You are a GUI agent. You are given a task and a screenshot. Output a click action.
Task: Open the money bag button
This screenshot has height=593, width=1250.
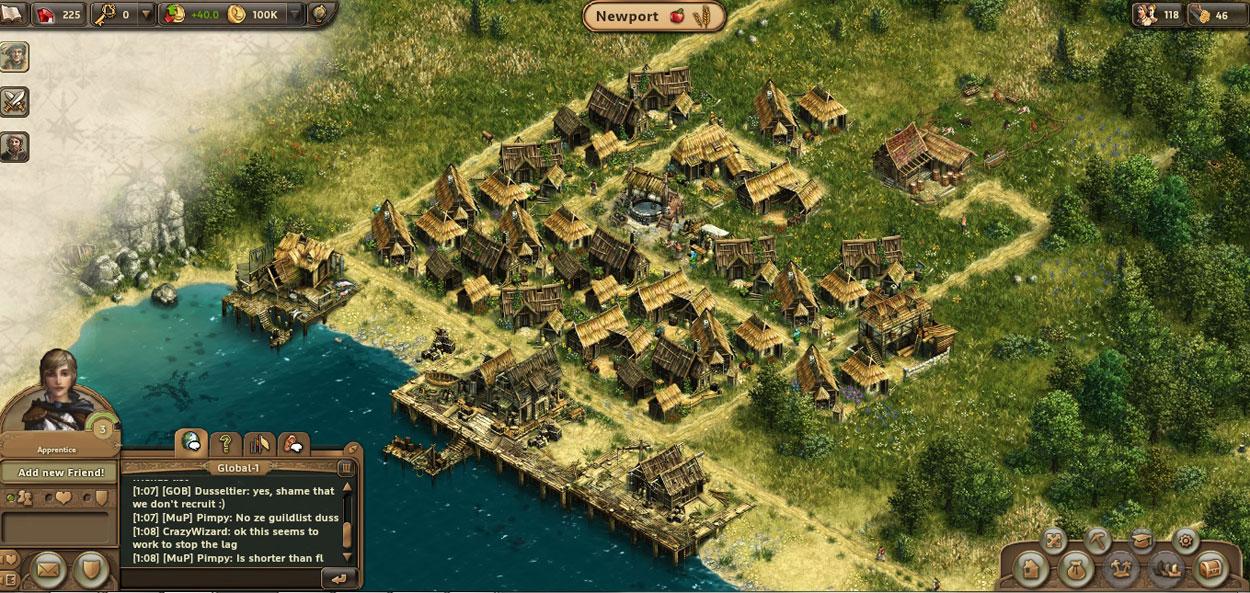tap(1075, 568)
